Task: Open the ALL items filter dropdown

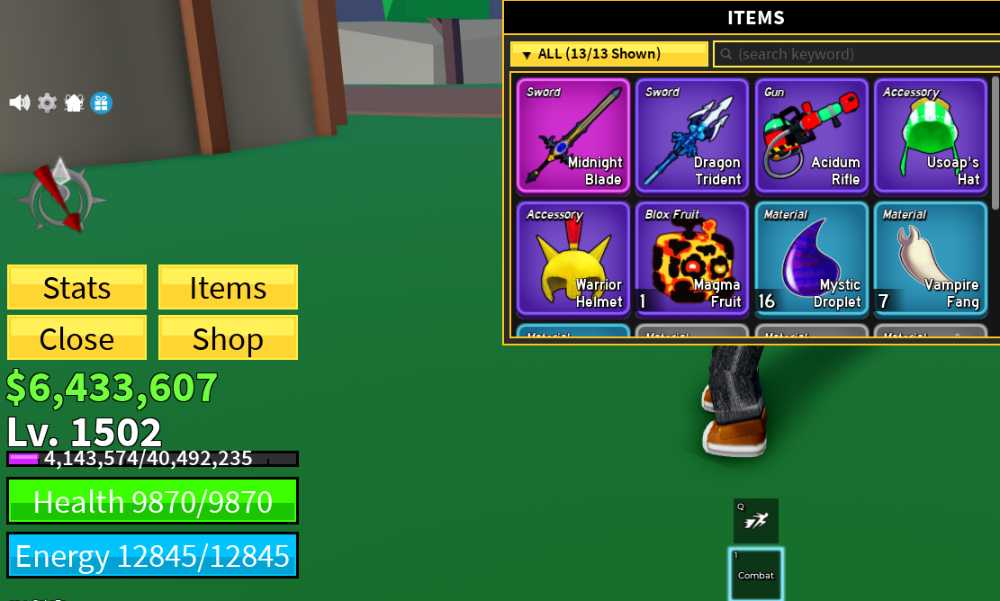Action: (x=608, y=54)
